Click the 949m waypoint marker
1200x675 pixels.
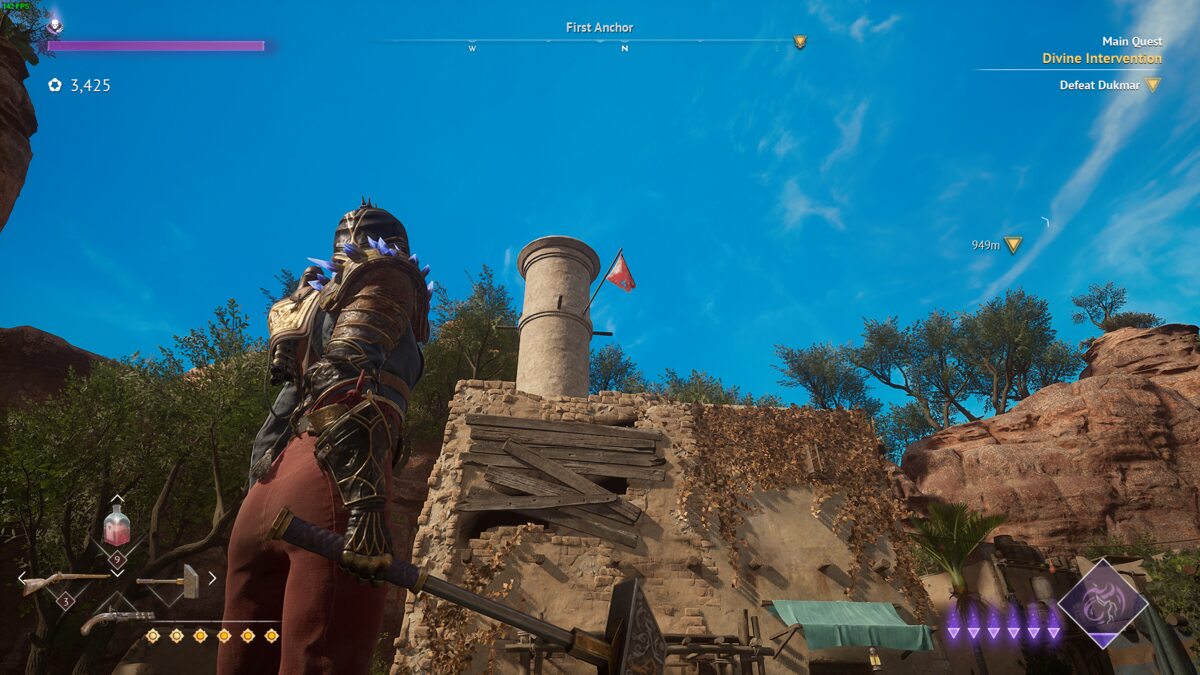click(x=1013, y=244)
